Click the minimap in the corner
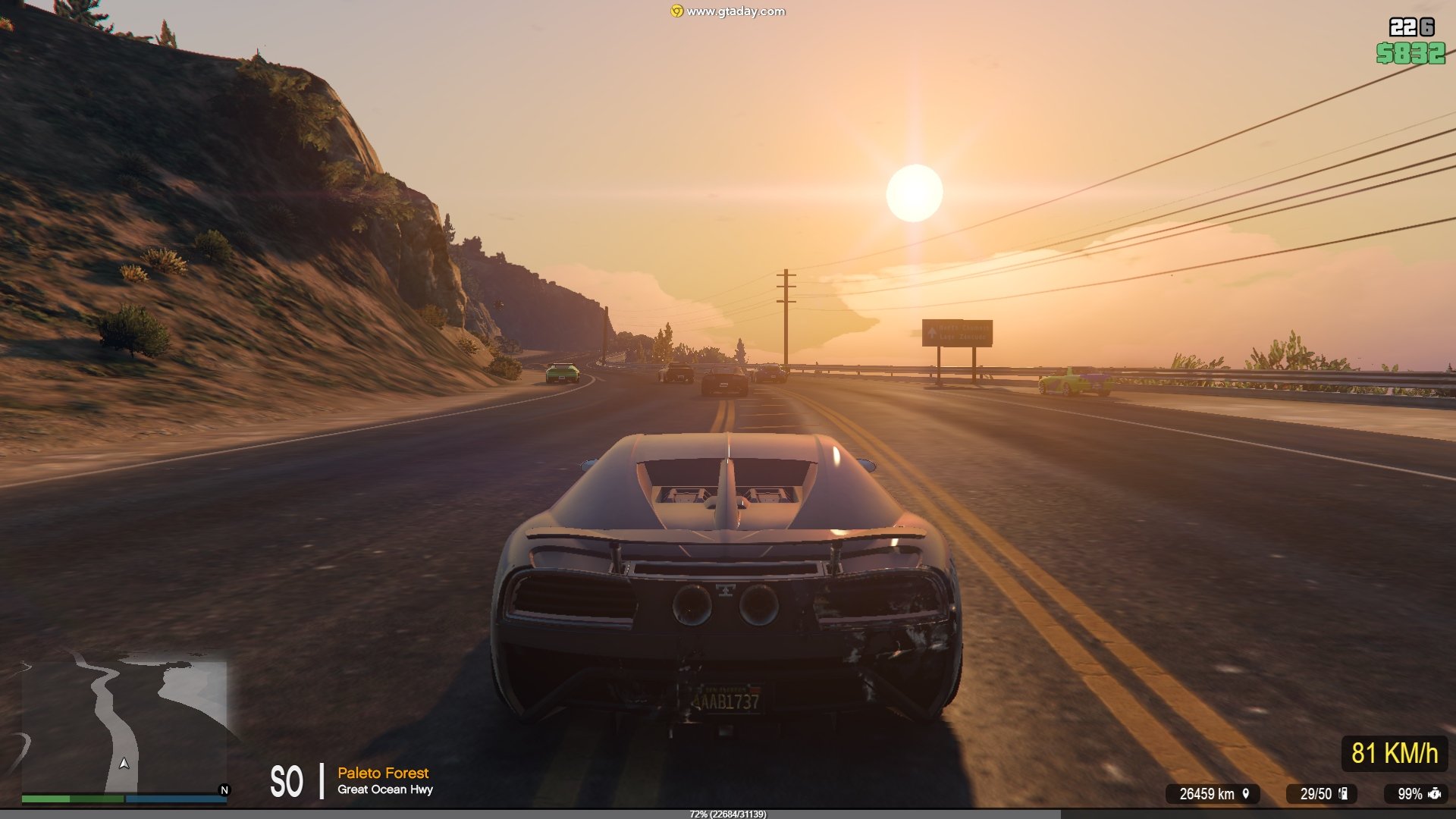The width and height of the screenshot is (1456, 819). click(124, 726)
